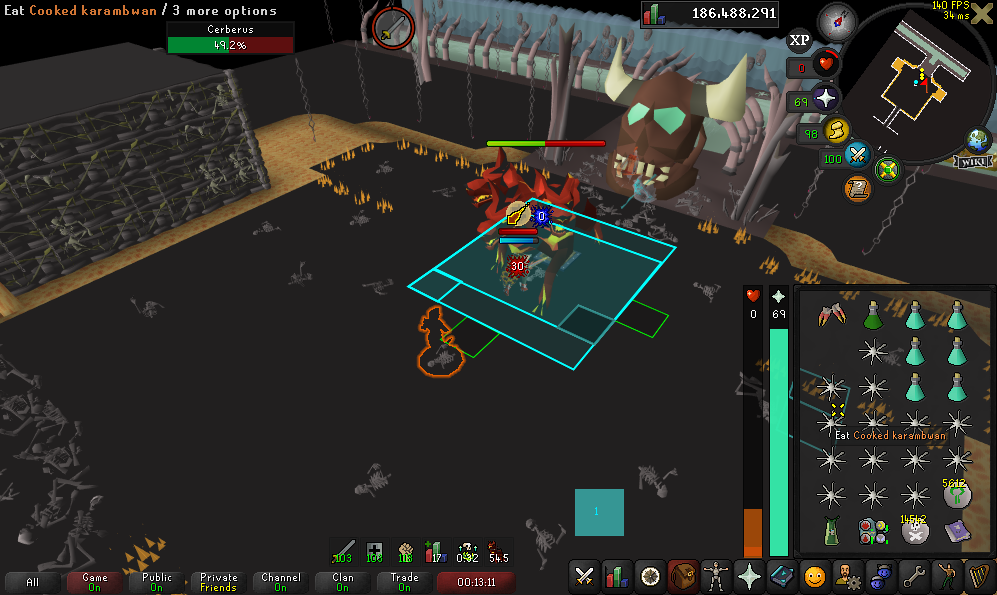
Task: Activate the Quick Prayers orb
Action: 826,100
